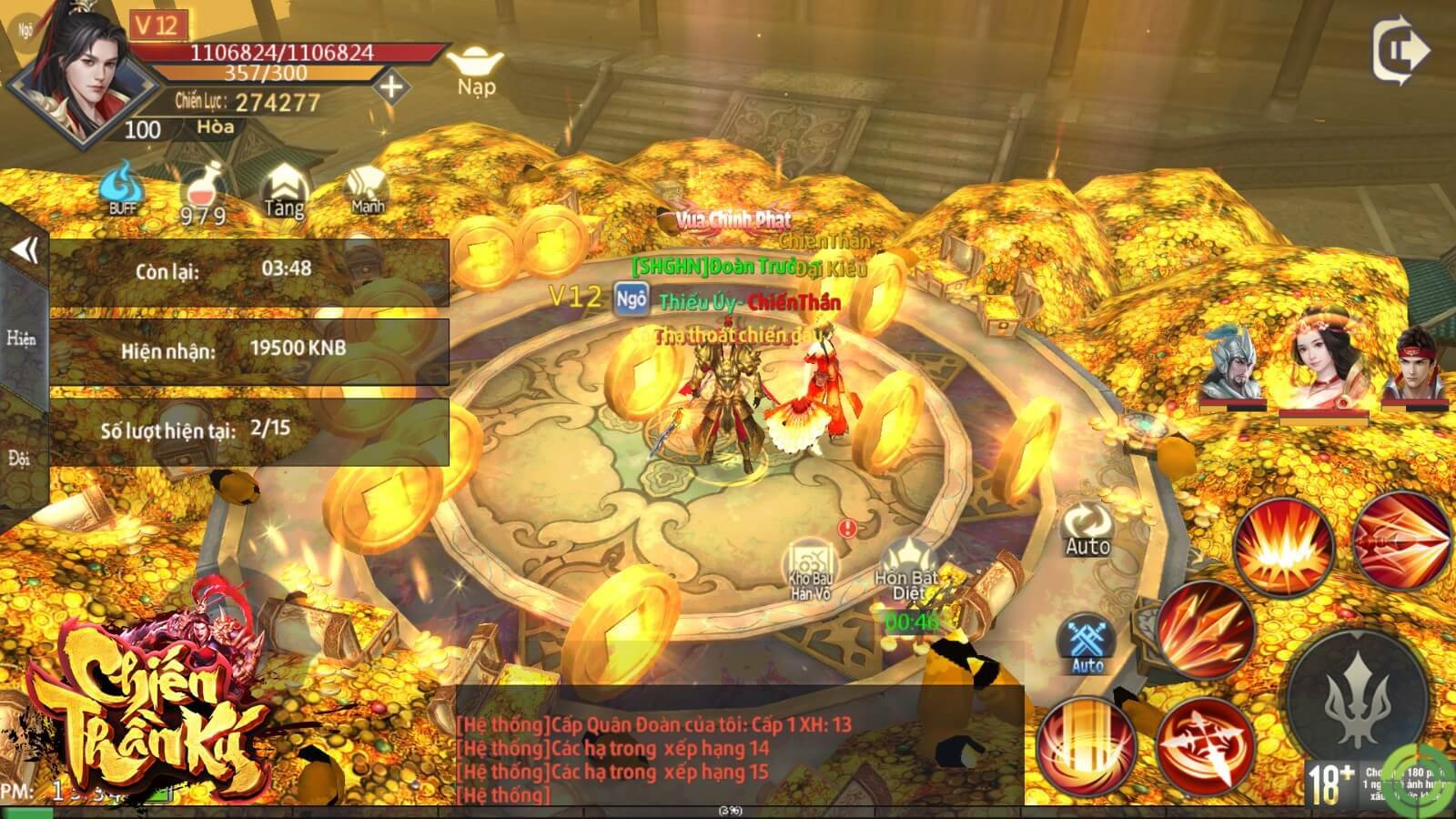The width and height of the screenshot is (1456, 819).
Task: Switch to the Hiện tab
Action: click(x=21, y=339)
